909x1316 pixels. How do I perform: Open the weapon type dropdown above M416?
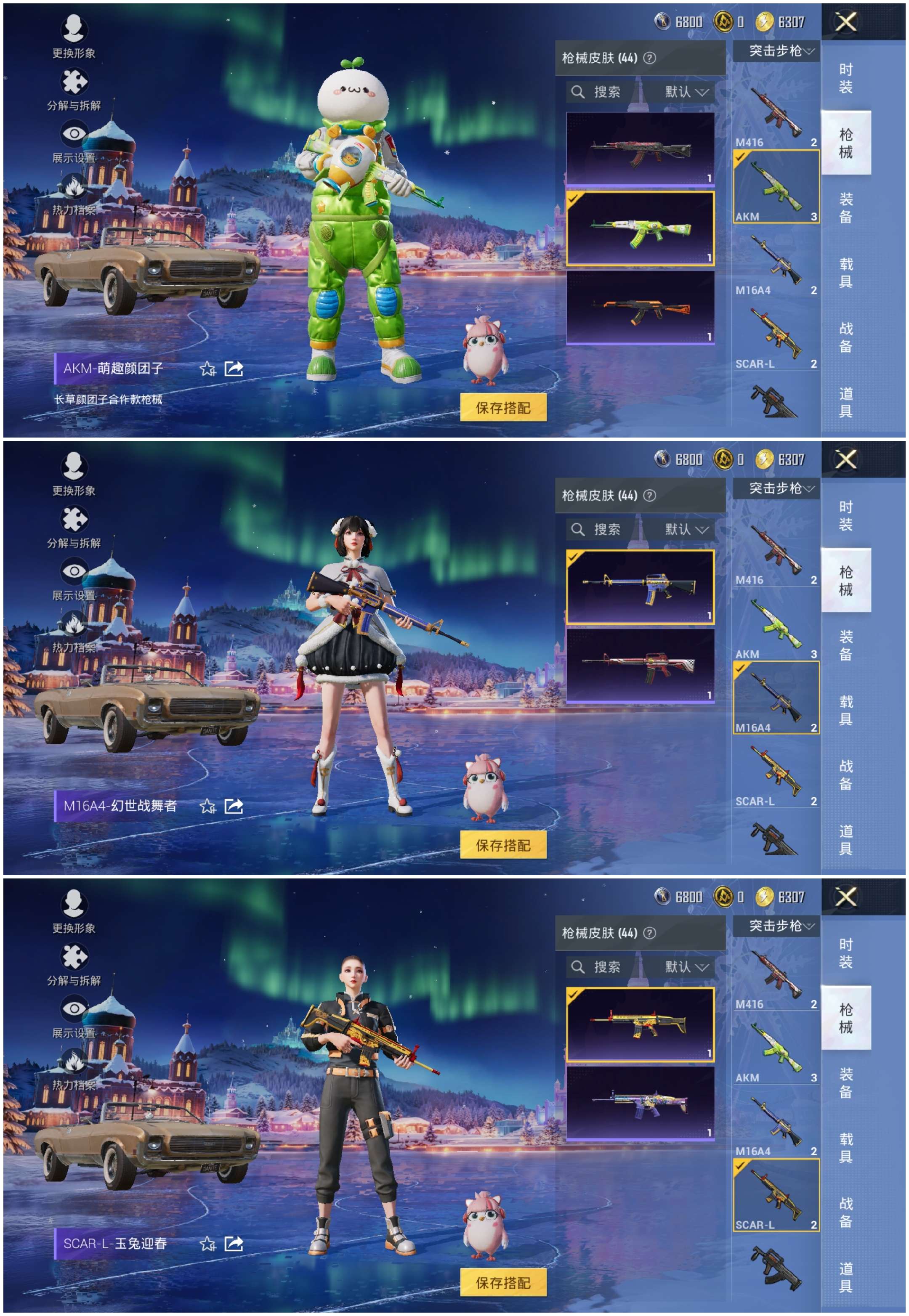coord(780,488)
